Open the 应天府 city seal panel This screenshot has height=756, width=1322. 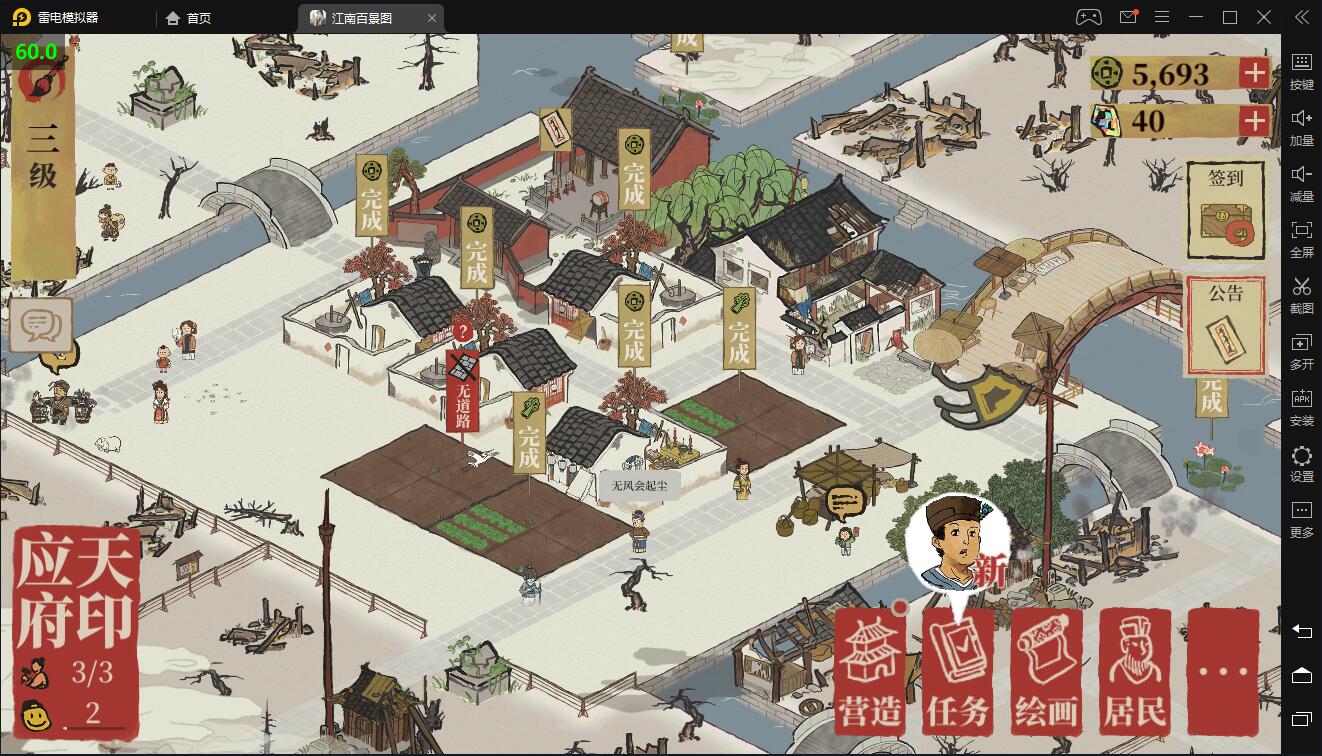76,590
